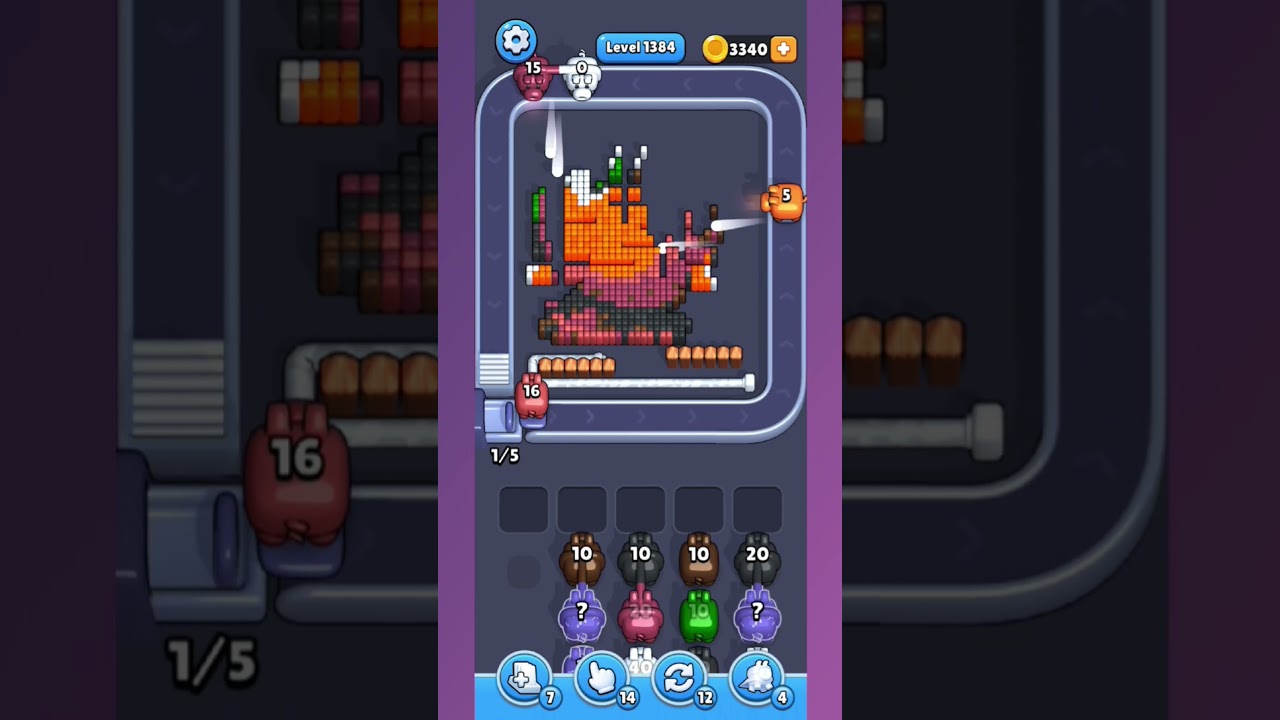Image resolution: width=1280 pixels, height=720 pixels.
Task: Tap the coin total showing 3340
Action: 746,48
